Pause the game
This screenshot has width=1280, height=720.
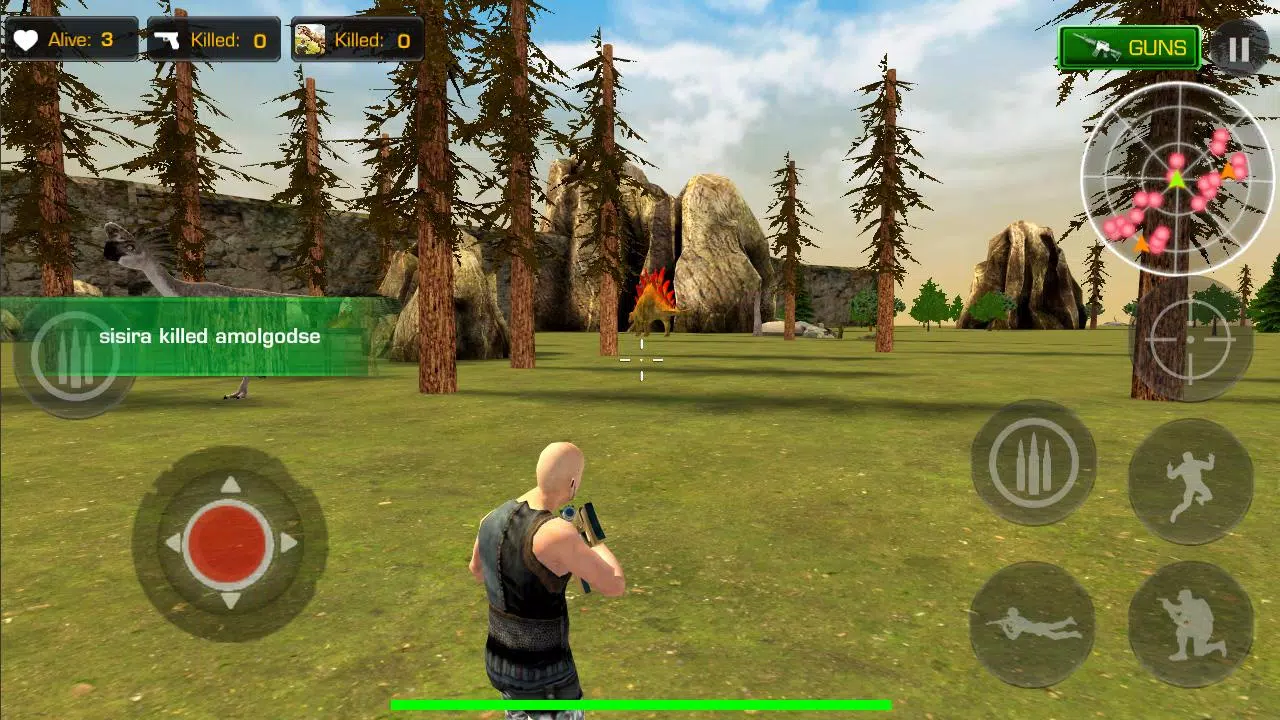click(x=1239, y=49)
